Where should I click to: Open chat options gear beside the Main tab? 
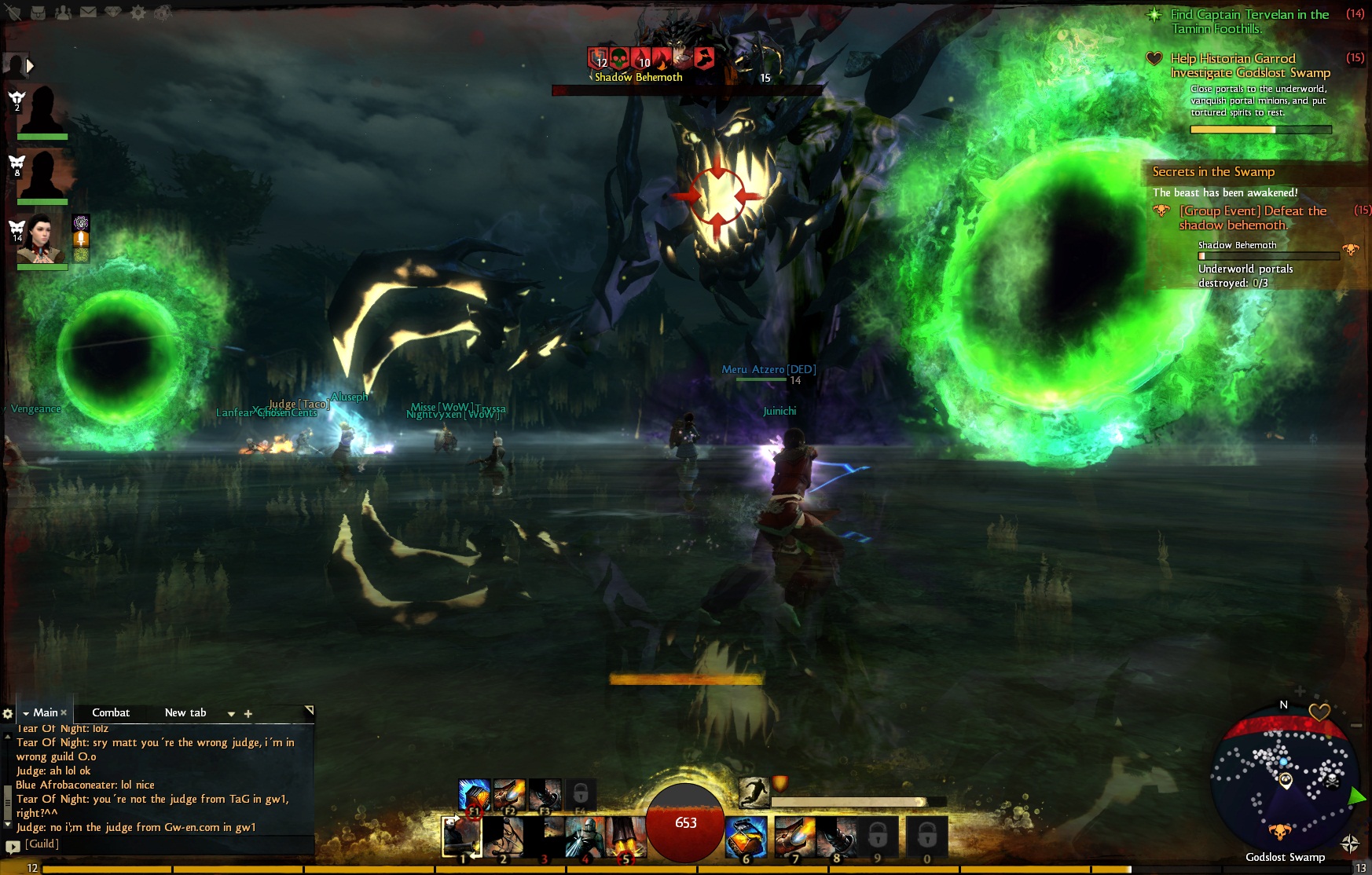pos(8,713)
